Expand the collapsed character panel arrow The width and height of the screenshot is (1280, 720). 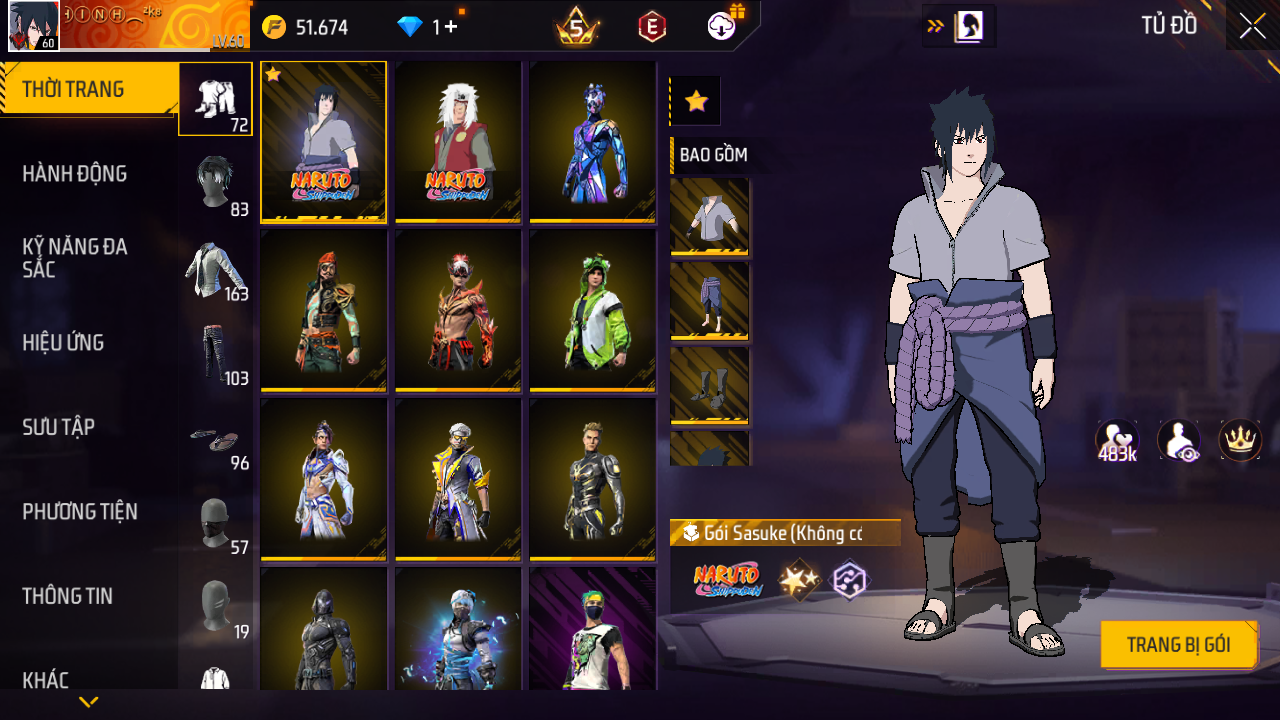(x=936, y=27)
